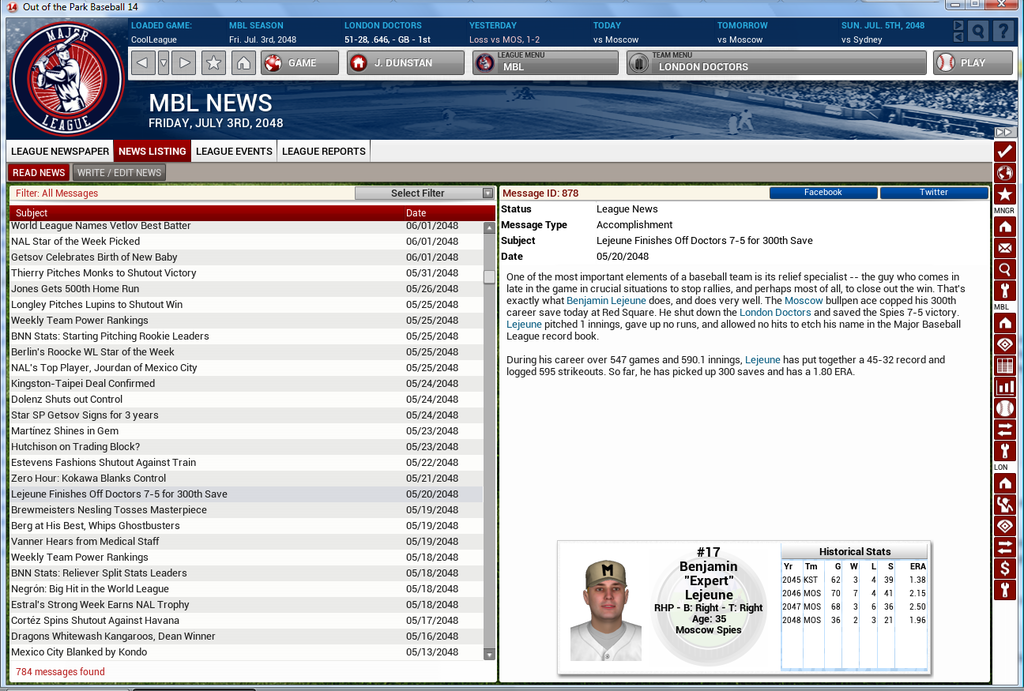
Task: Open the Select Filter dropdown
Action: pos(425,193)
